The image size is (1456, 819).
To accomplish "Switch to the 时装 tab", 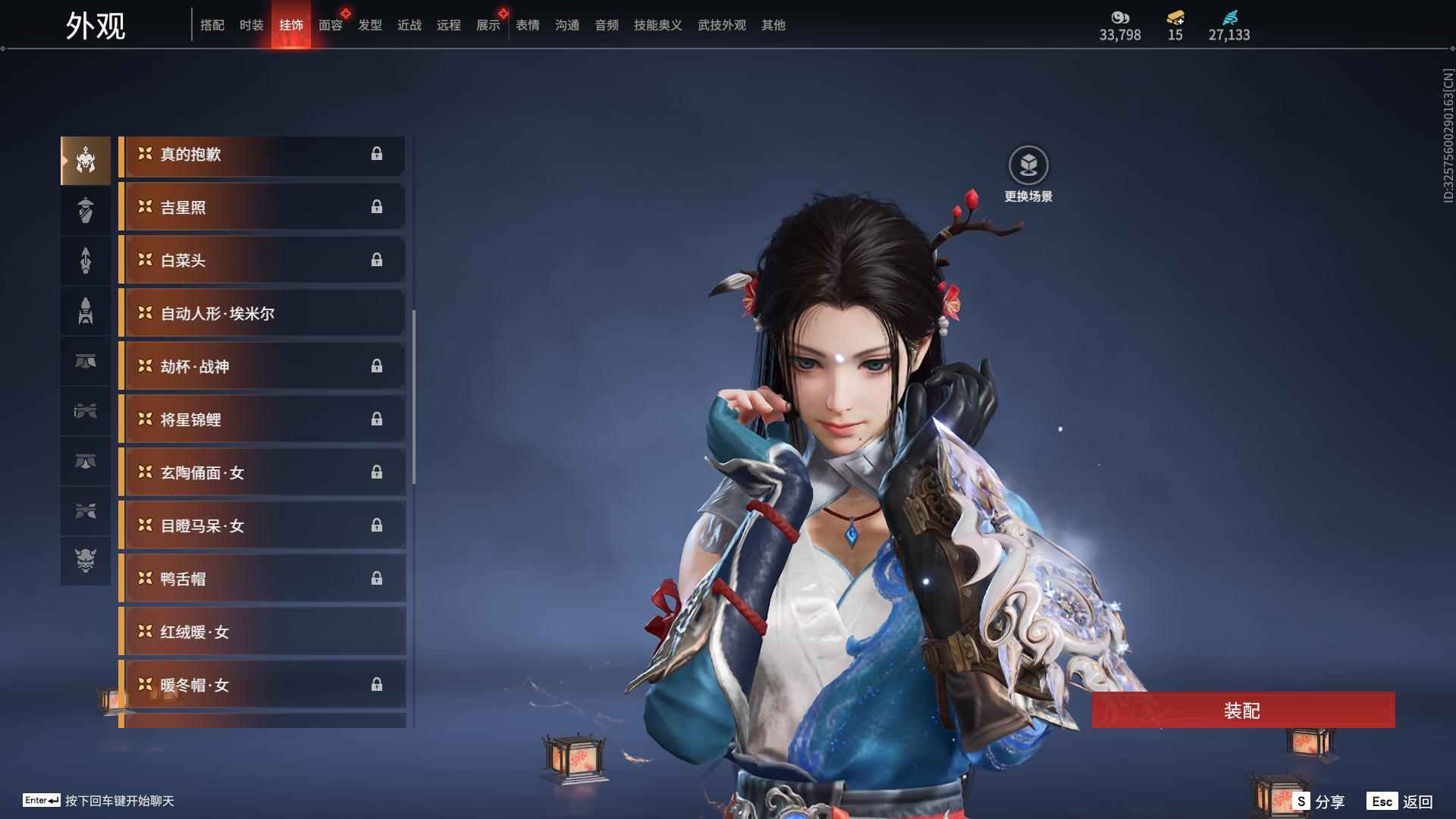I will pyautogui.click(x=252, y=24).
